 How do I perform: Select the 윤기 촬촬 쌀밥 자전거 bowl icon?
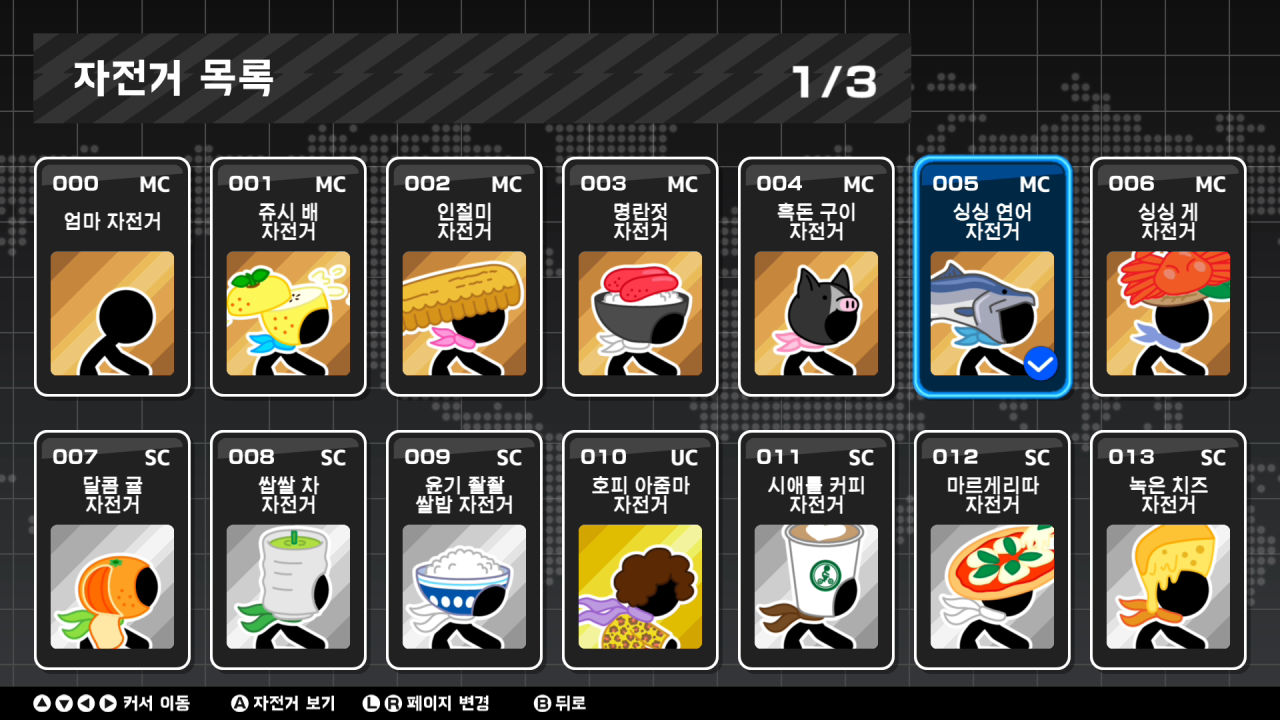coord(465,588)
